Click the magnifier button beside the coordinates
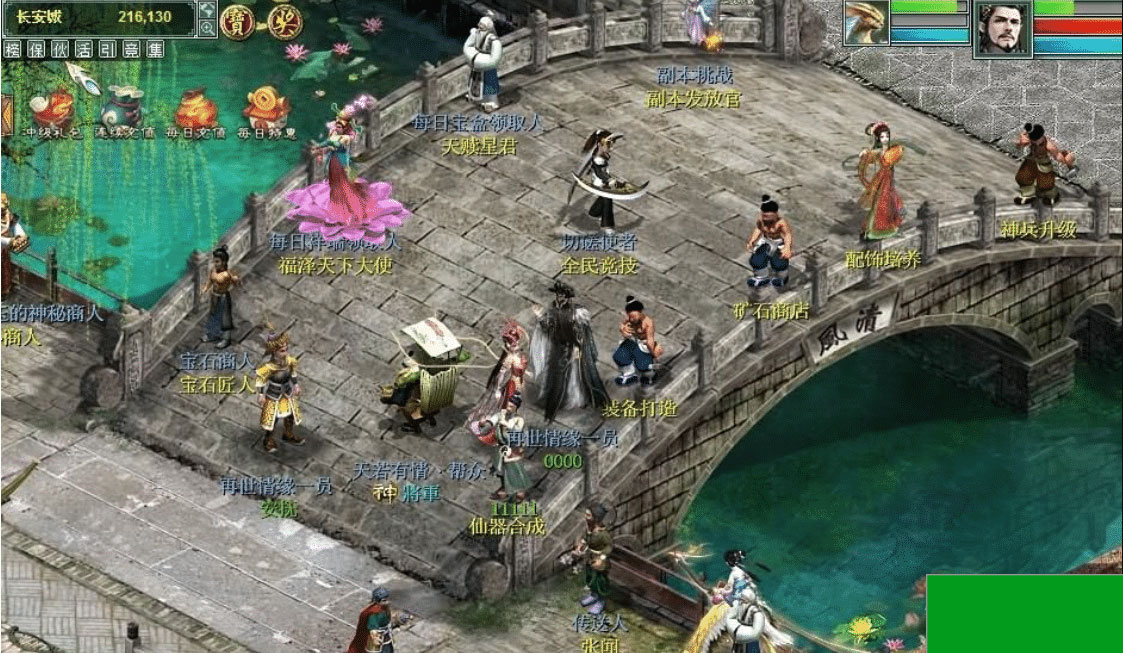Screen dimensions: 1123x653 pyautogui.click(x=207, y=27)
